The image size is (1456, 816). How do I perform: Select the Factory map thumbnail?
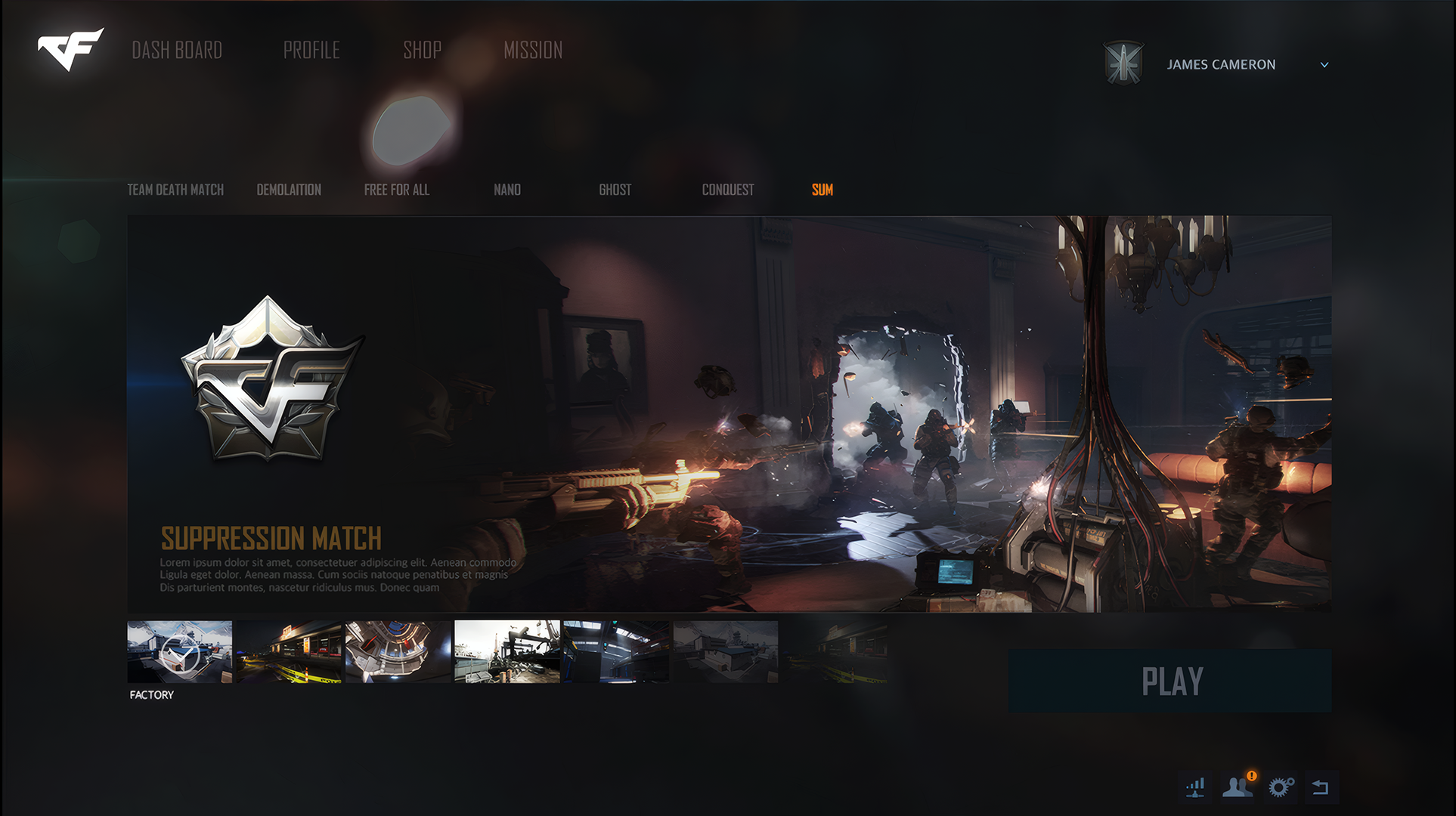tap(179, 652)
